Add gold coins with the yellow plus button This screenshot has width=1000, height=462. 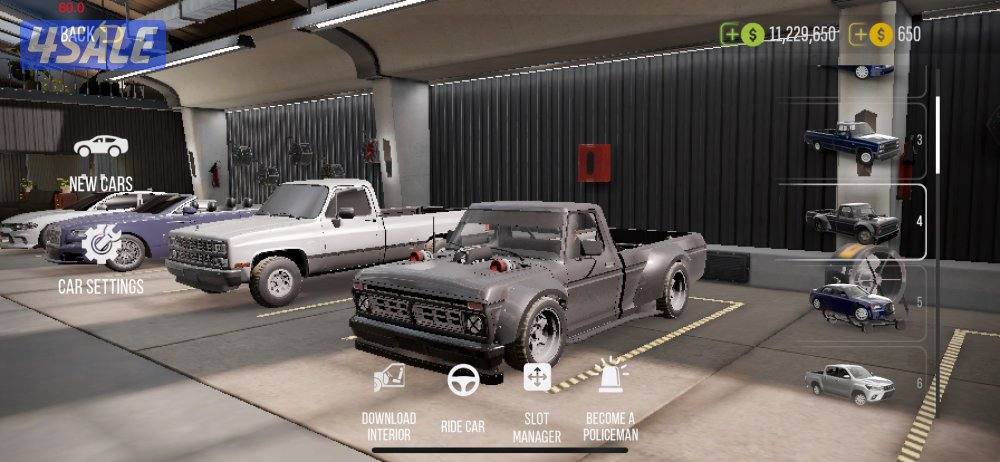(x=859, y=34)
